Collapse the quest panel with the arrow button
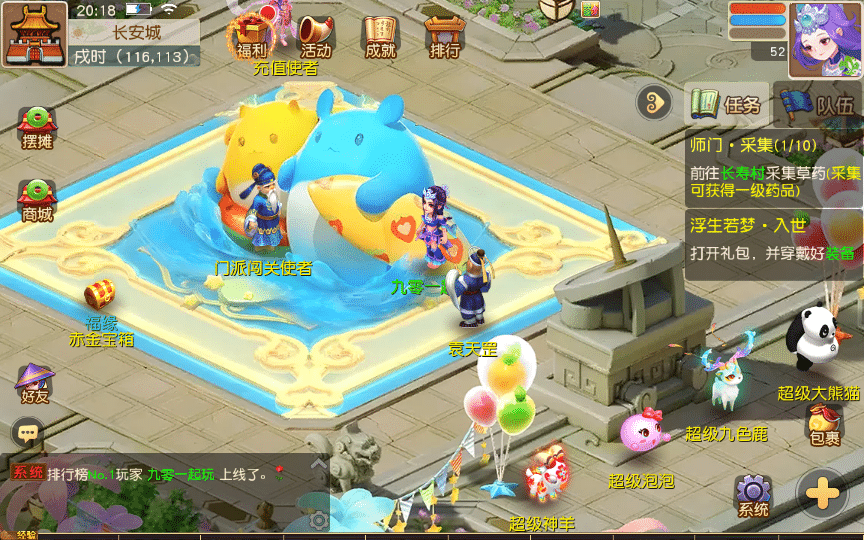 coord(655,101)
